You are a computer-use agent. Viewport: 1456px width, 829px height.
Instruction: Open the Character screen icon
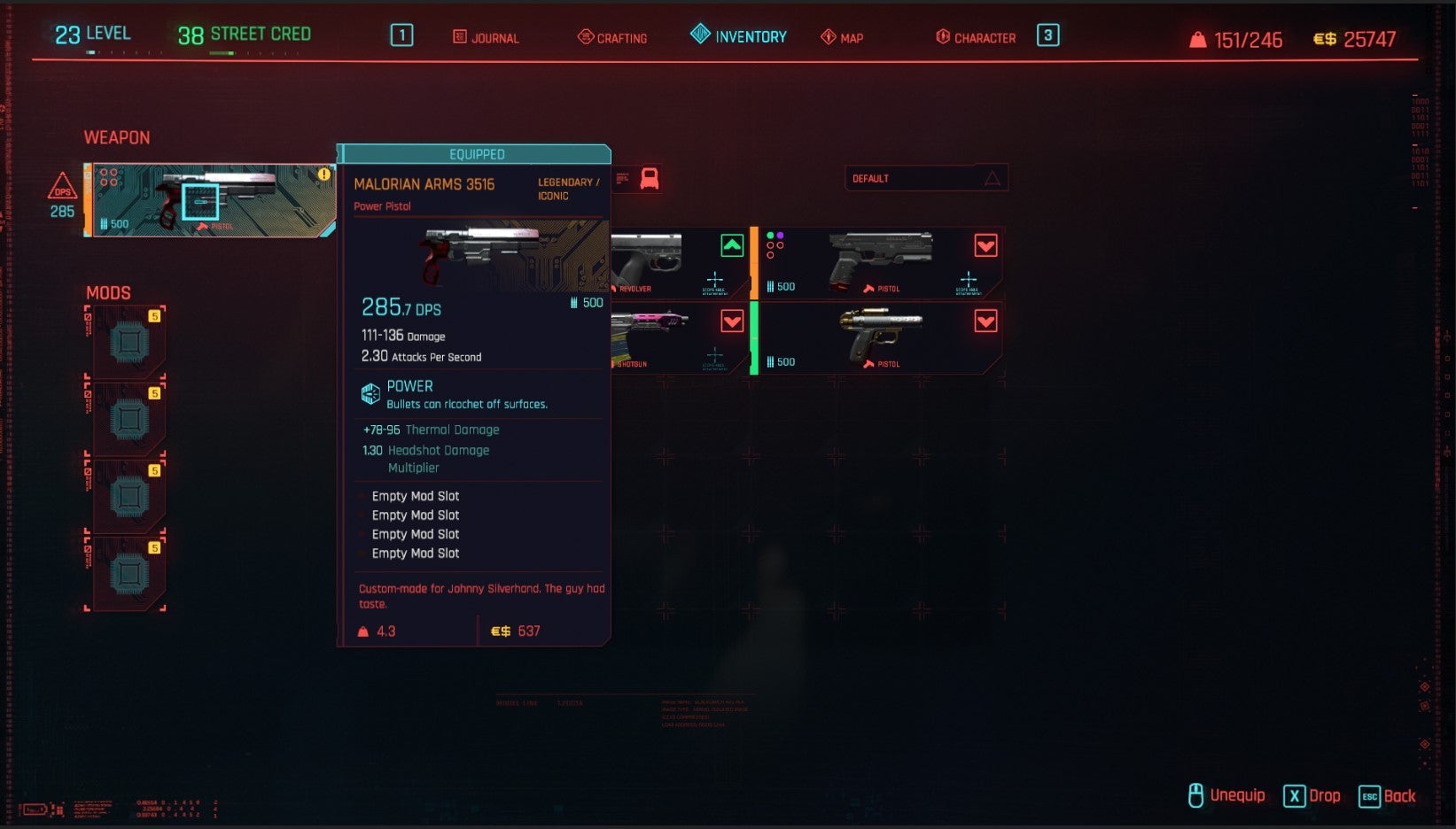[942, 37]
